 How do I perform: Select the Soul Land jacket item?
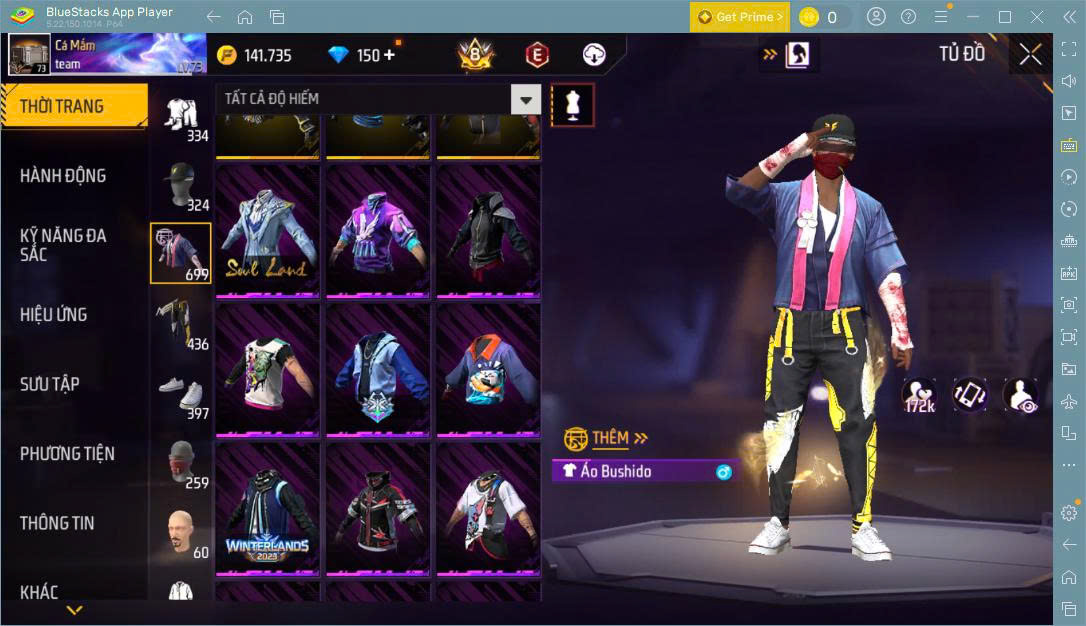[x=267, y=233]
